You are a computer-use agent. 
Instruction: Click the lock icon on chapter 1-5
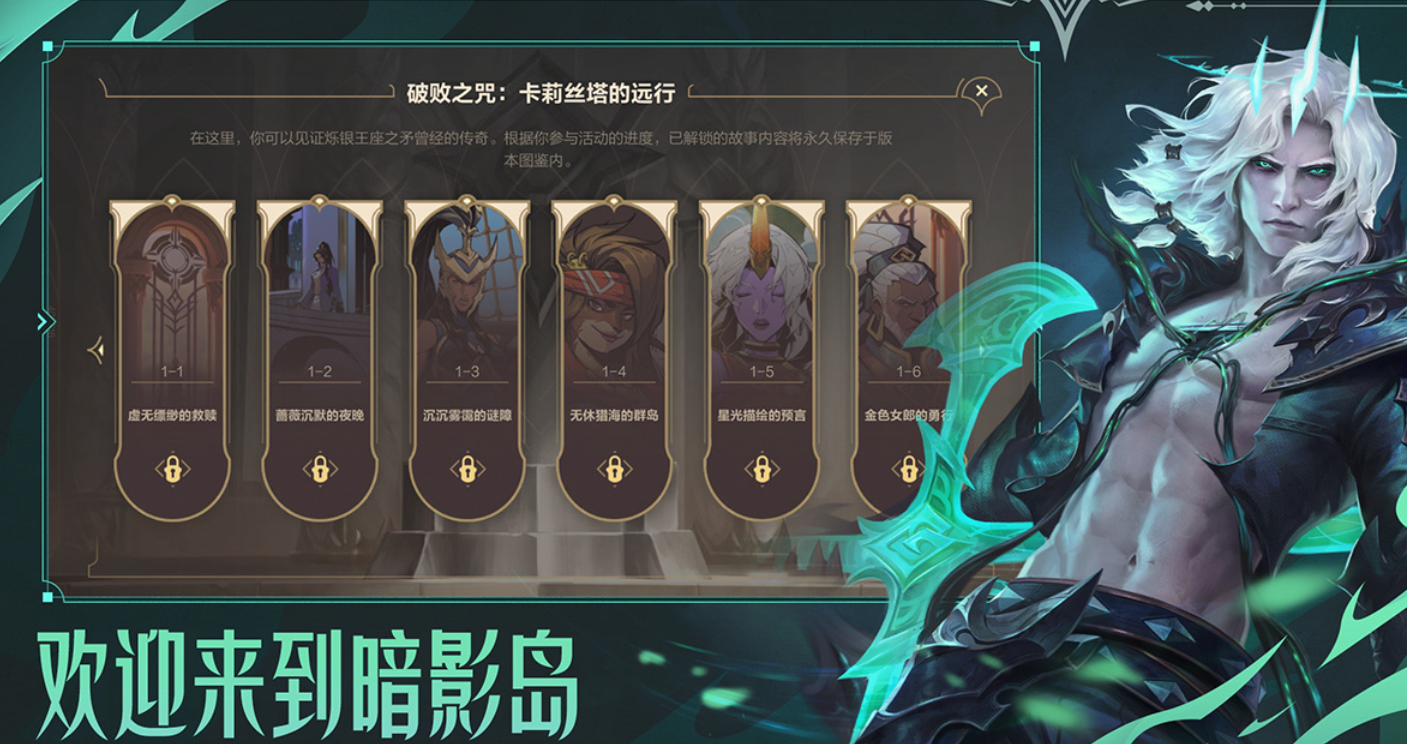[760, 469]
